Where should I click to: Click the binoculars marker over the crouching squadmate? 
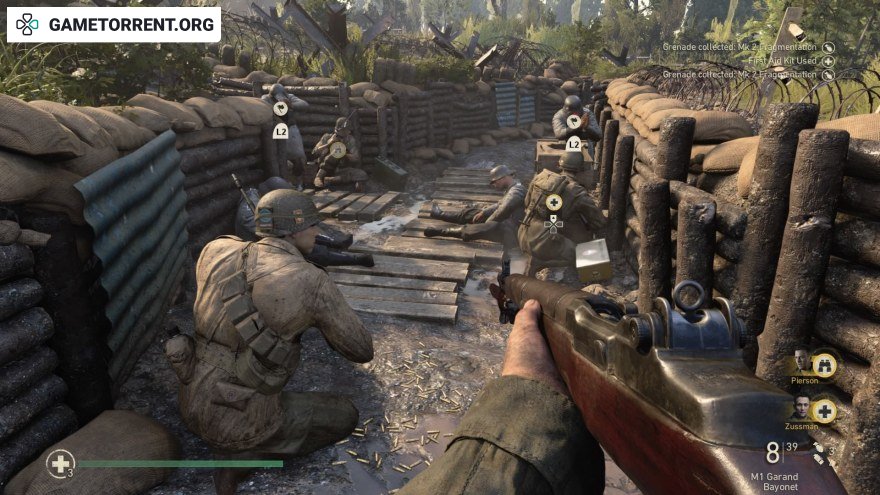coord(338,150)
